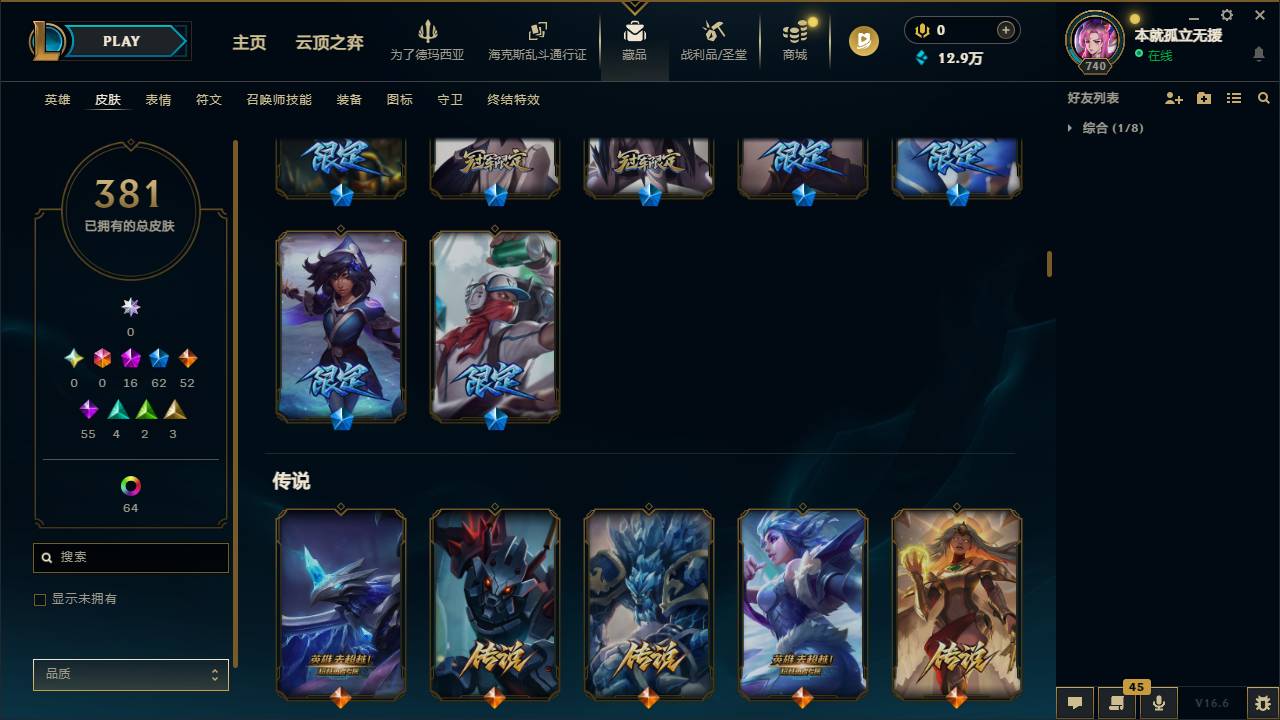Open the add friend icon
The image size is (1280, 720).
coord(1170,97)
